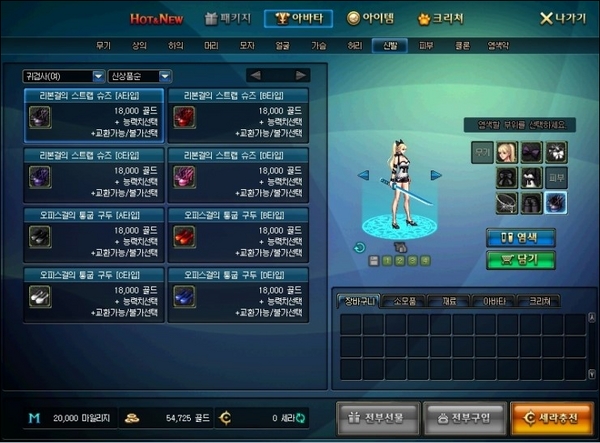Rotate the character preview right
The image size is (600, 443).
436,175
